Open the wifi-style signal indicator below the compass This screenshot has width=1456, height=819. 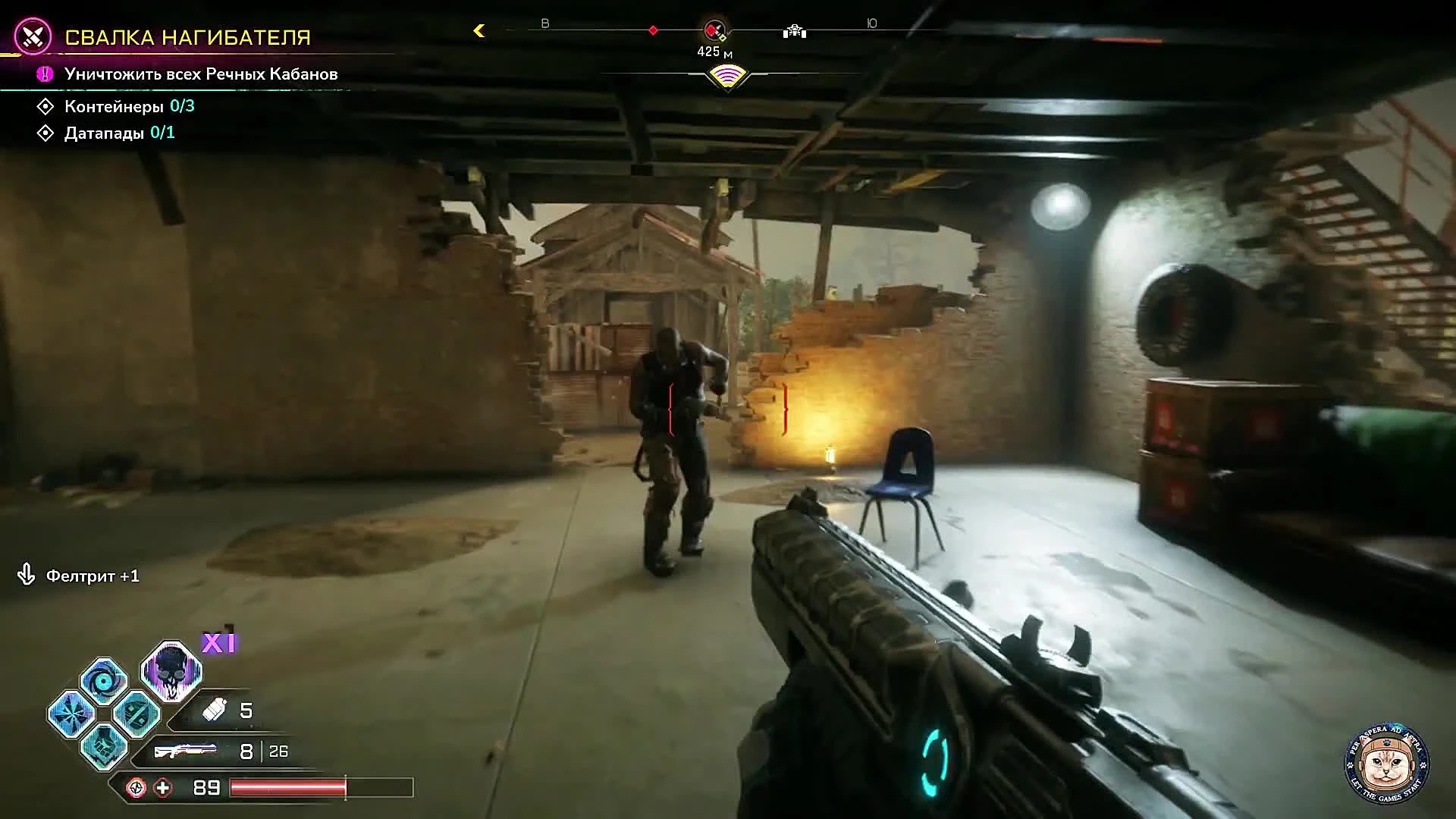(x=726, y=75)
